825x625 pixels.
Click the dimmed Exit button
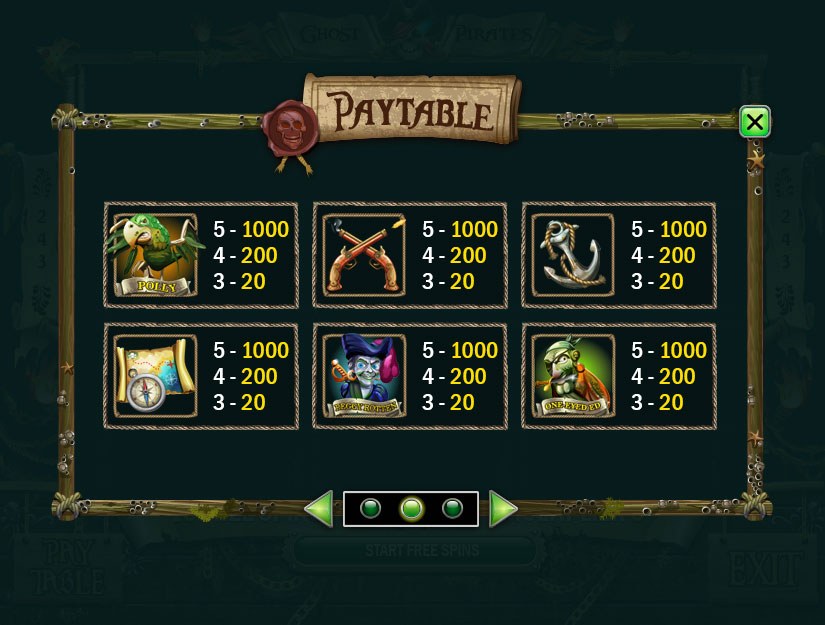click(764, 568)
